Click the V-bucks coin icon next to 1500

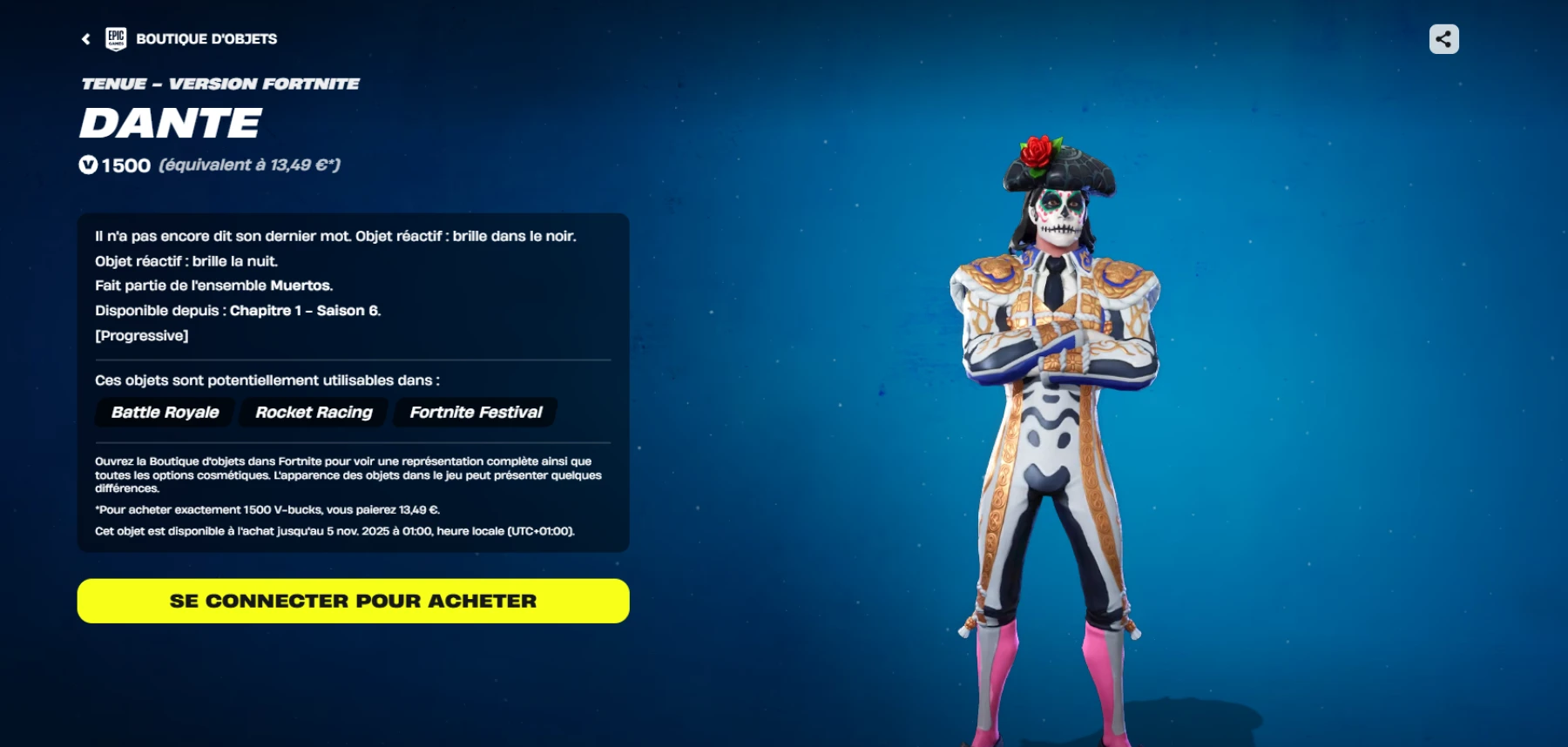(x=87, y=165)
